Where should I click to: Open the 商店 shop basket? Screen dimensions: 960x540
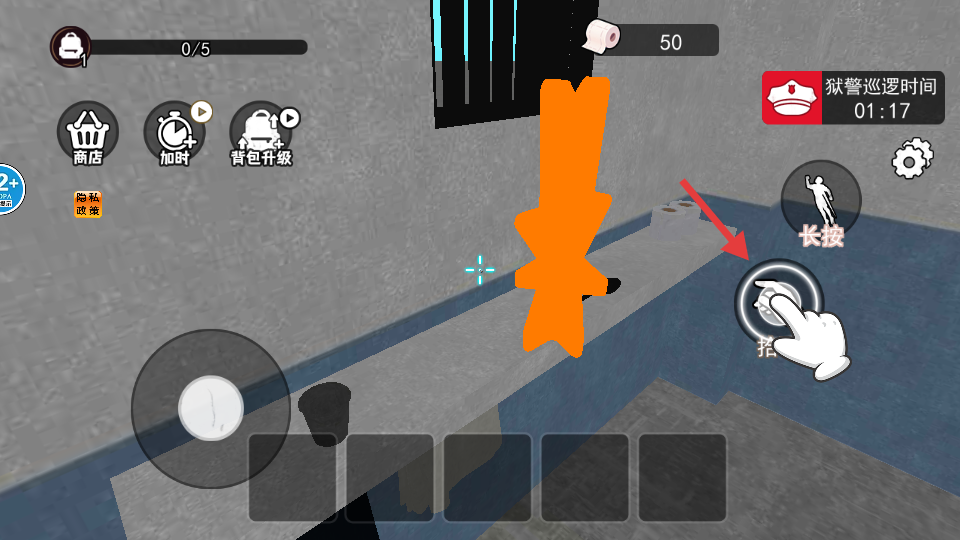(x=88, y=131)
